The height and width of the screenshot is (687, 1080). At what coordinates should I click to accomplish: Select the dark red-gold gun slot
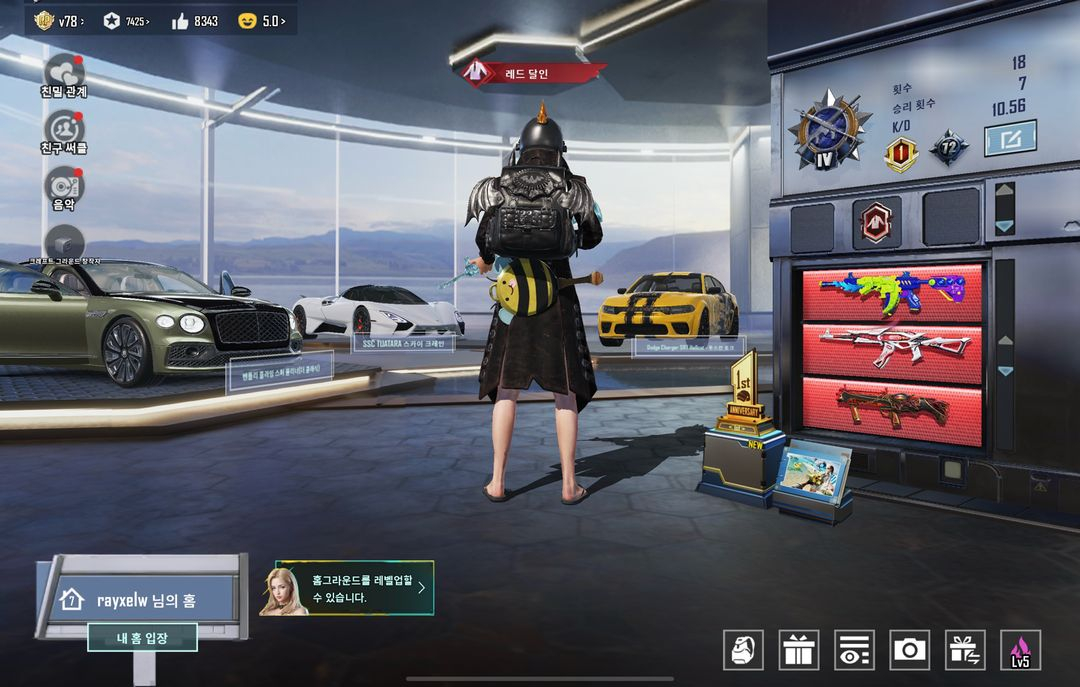[892, 408]
